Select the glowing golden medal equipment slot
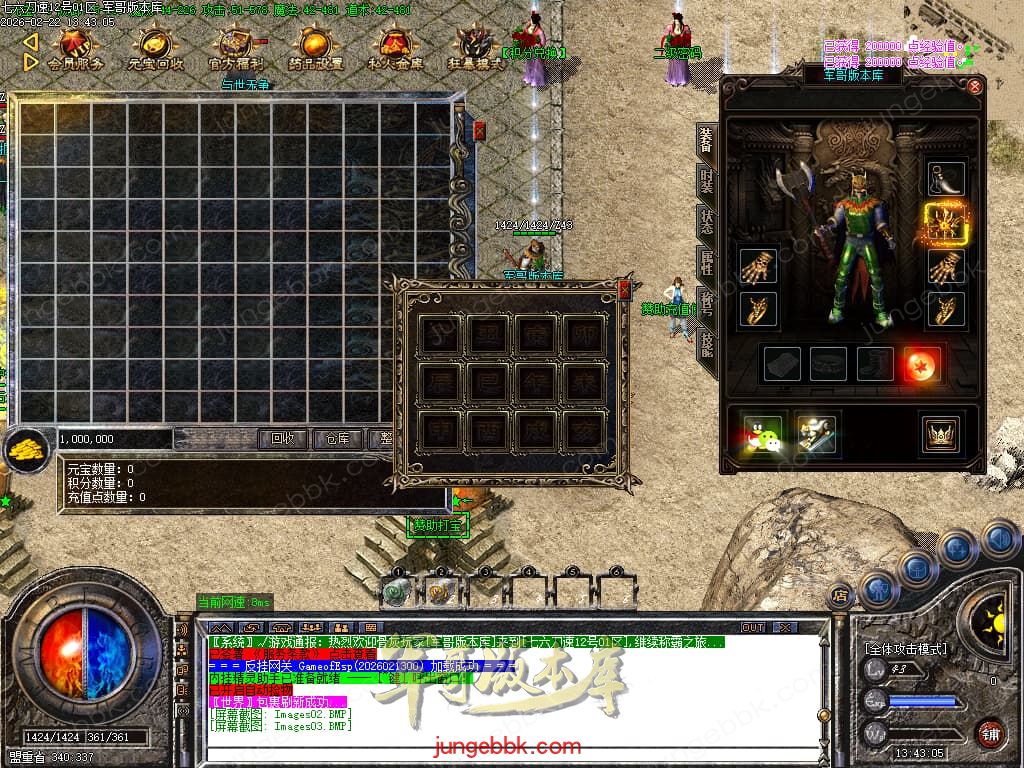Screen dimensions: 1024x768 944,223
